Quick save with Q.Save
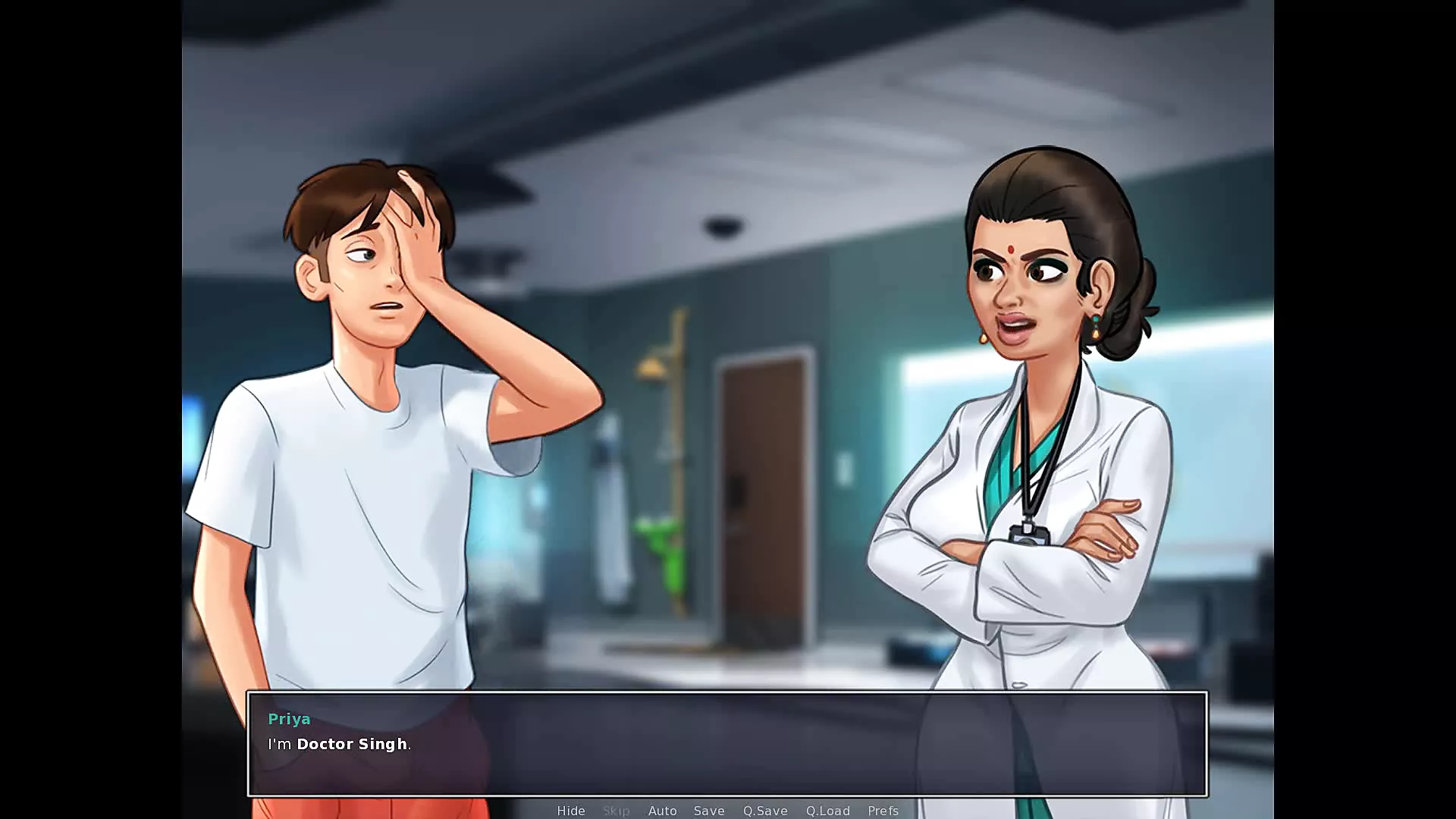1456x819 pixels. click(765, 811)
